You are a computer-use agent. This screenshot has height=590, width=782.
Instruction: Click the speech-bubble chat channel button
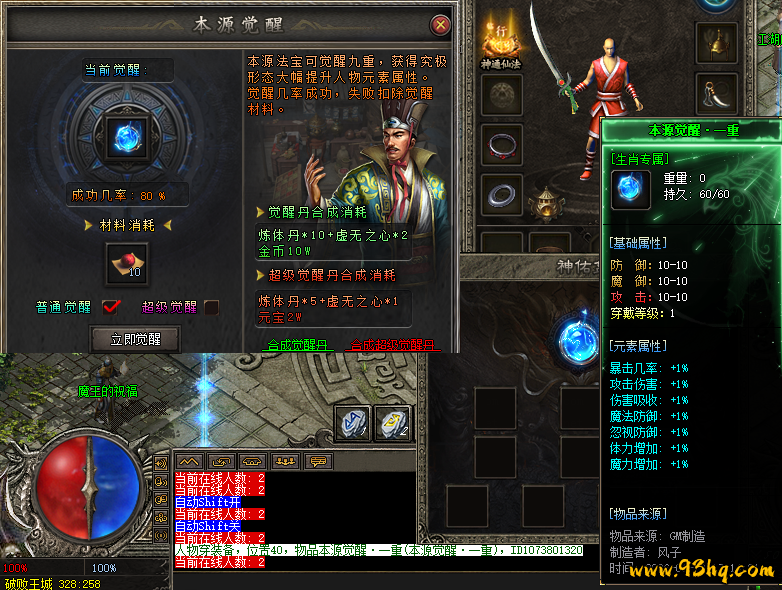[x=318, y=461]
